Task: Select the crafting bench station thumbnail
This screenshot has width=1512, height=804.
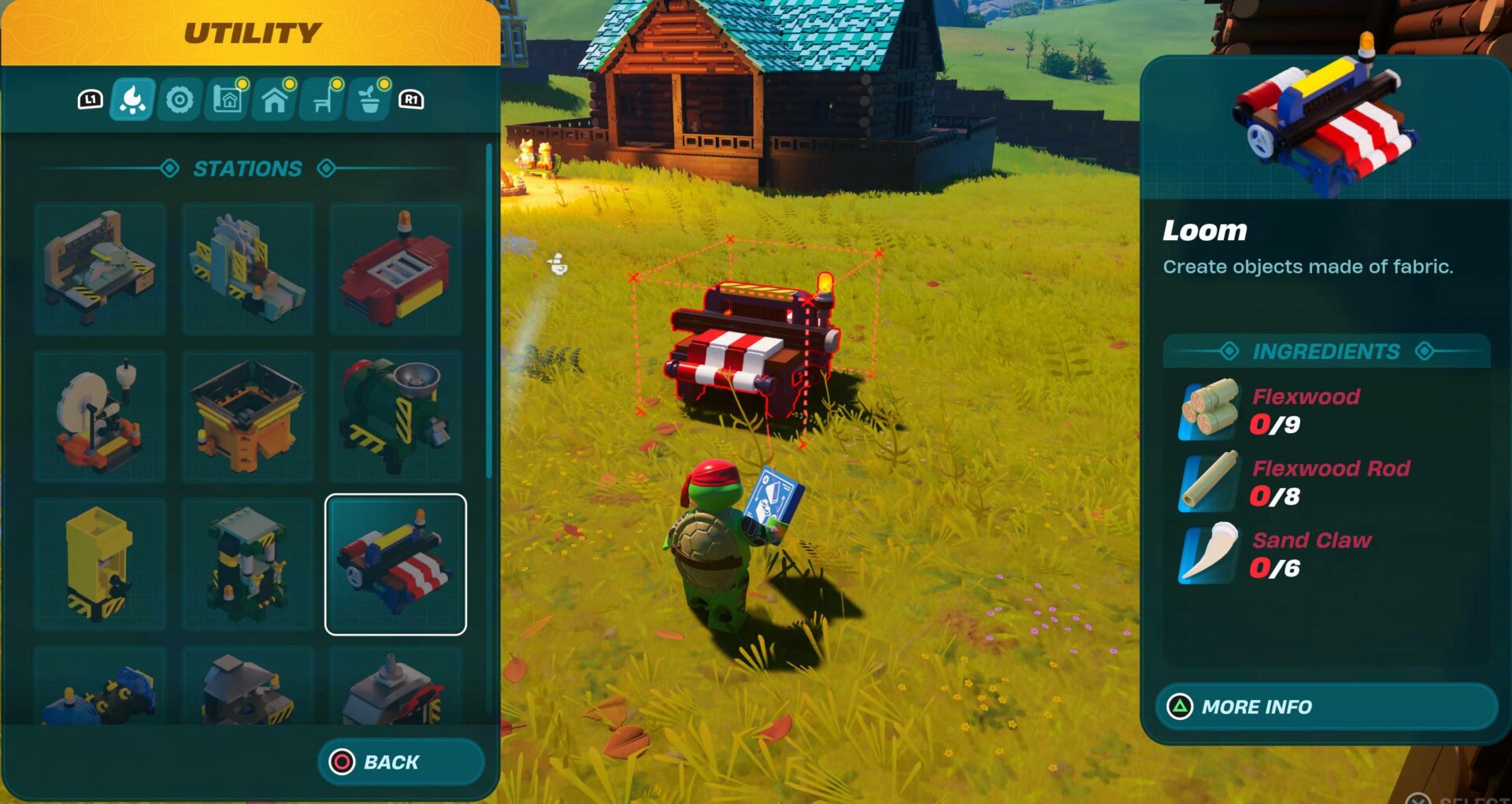Action: coord(100,269)
